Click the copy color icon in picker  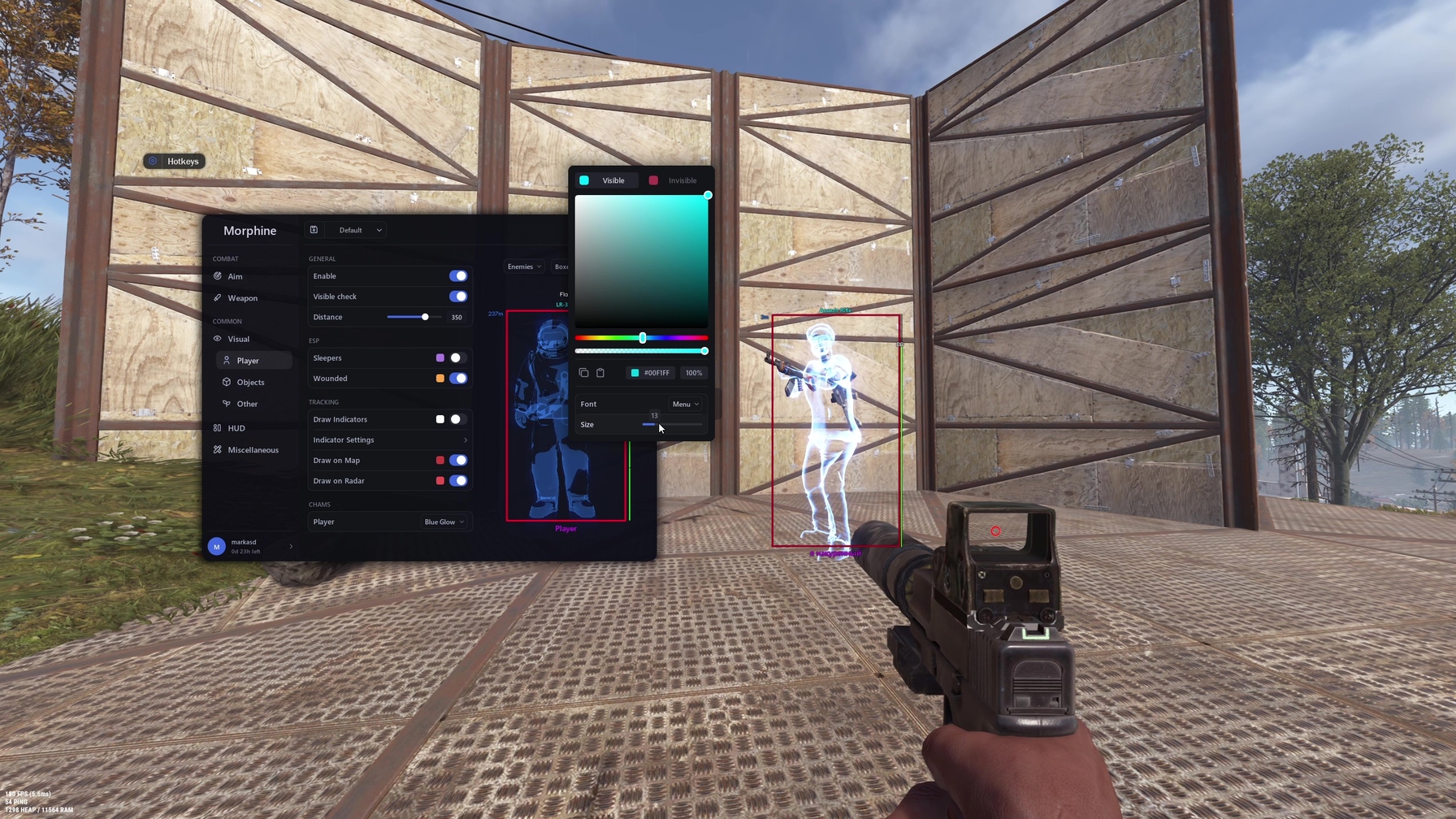coord(583,372)
